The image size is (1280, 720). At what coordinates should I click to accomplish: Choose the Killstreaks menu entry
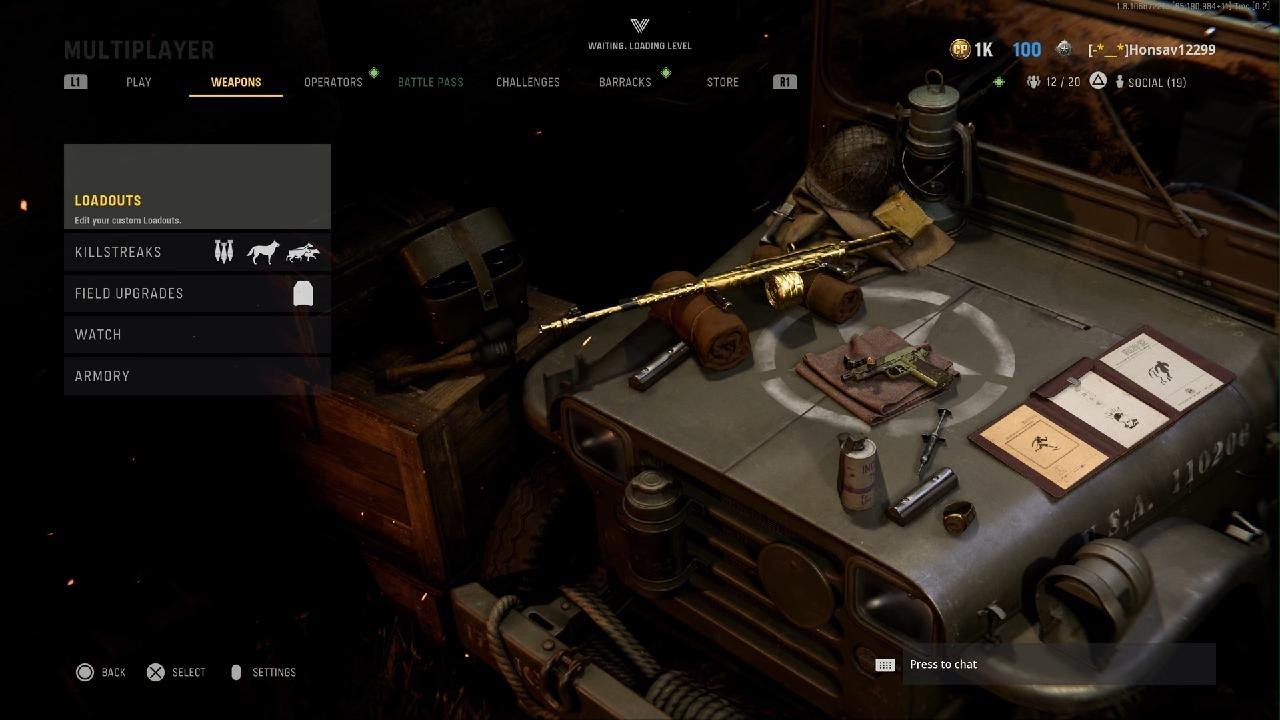[197, 252]
